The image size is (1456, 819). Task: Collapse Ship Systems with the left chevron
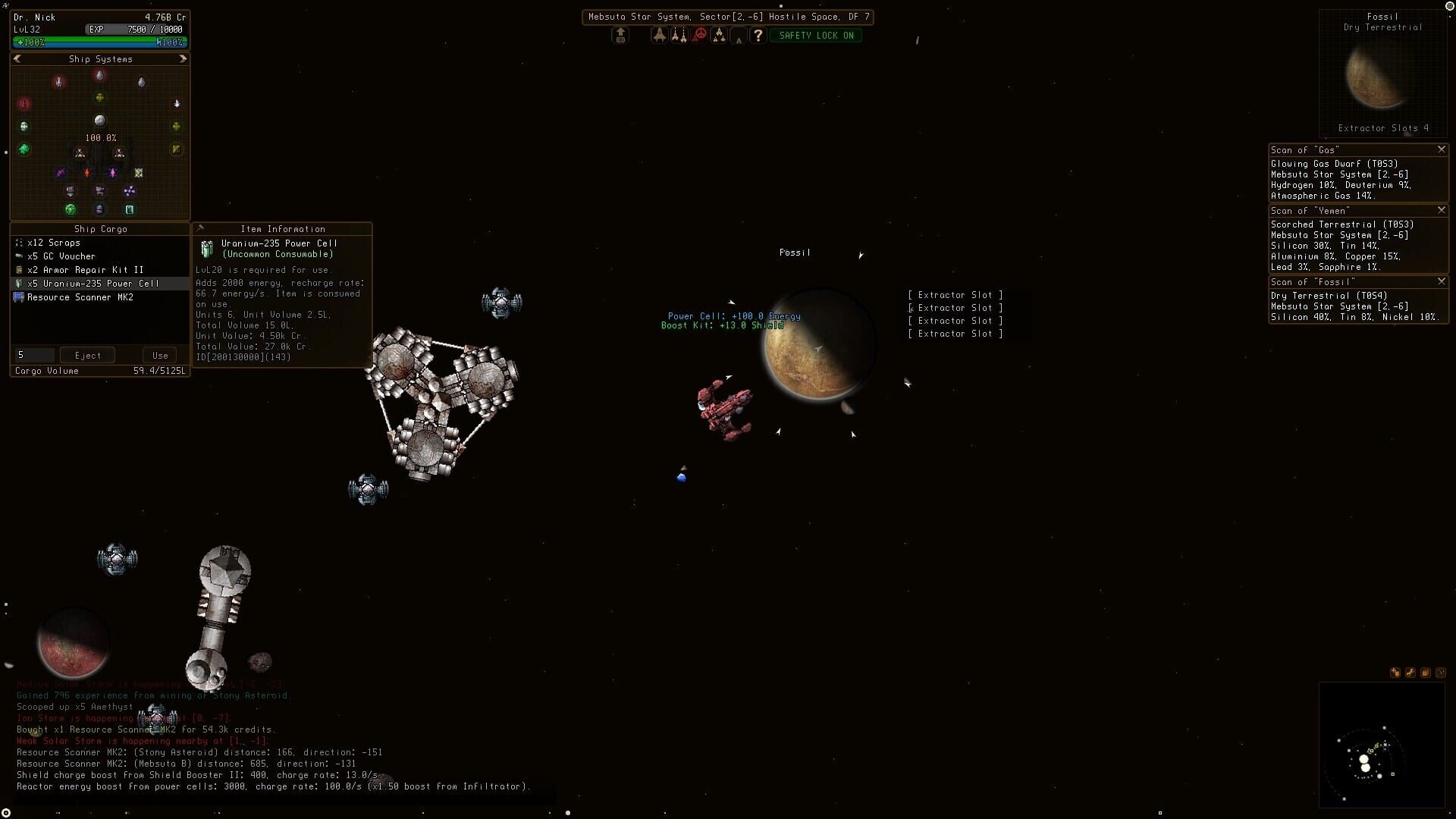tap(17, 58)
